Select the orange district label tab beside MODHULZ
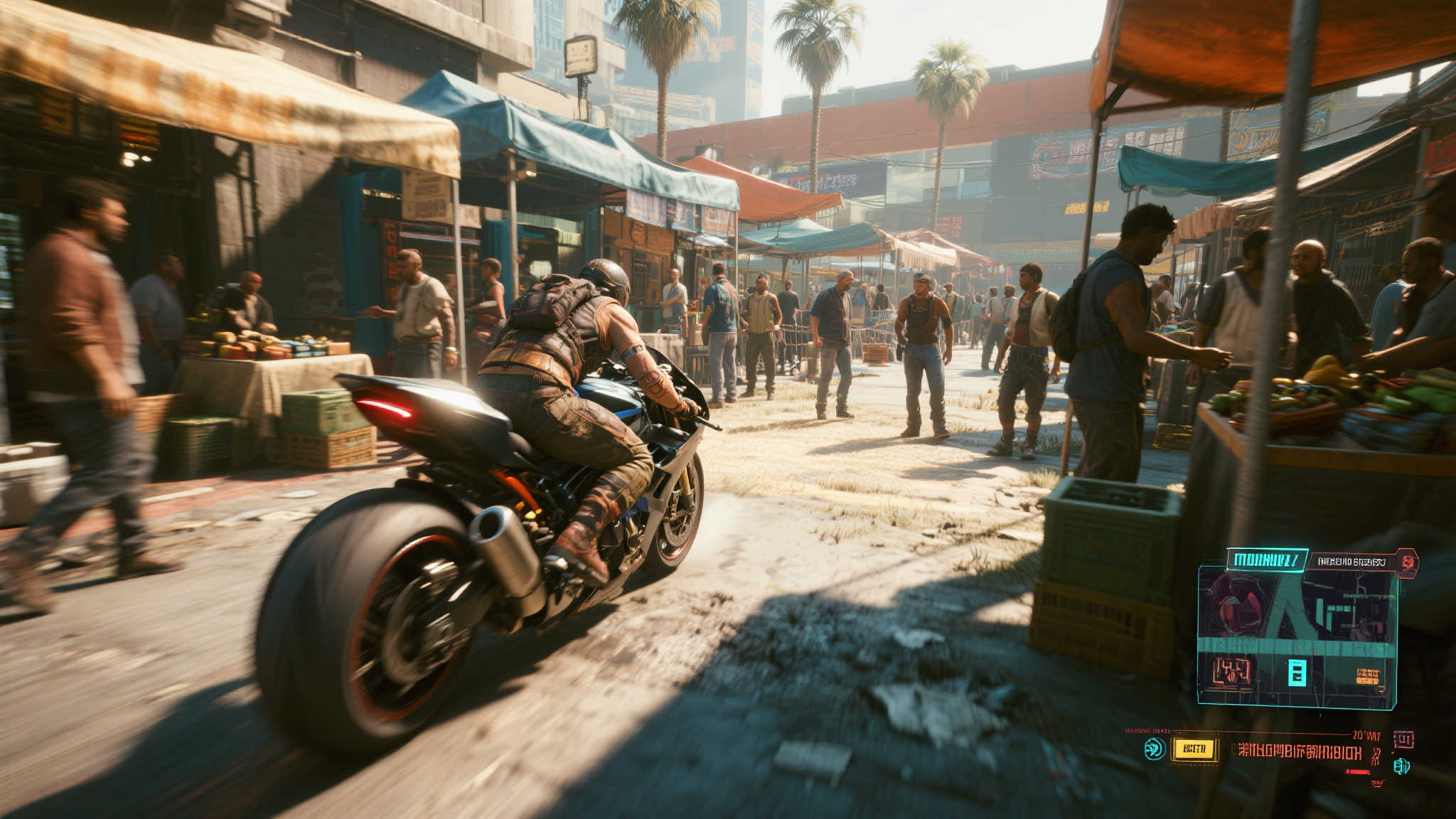The image size is (1456, 819). 1351,562
